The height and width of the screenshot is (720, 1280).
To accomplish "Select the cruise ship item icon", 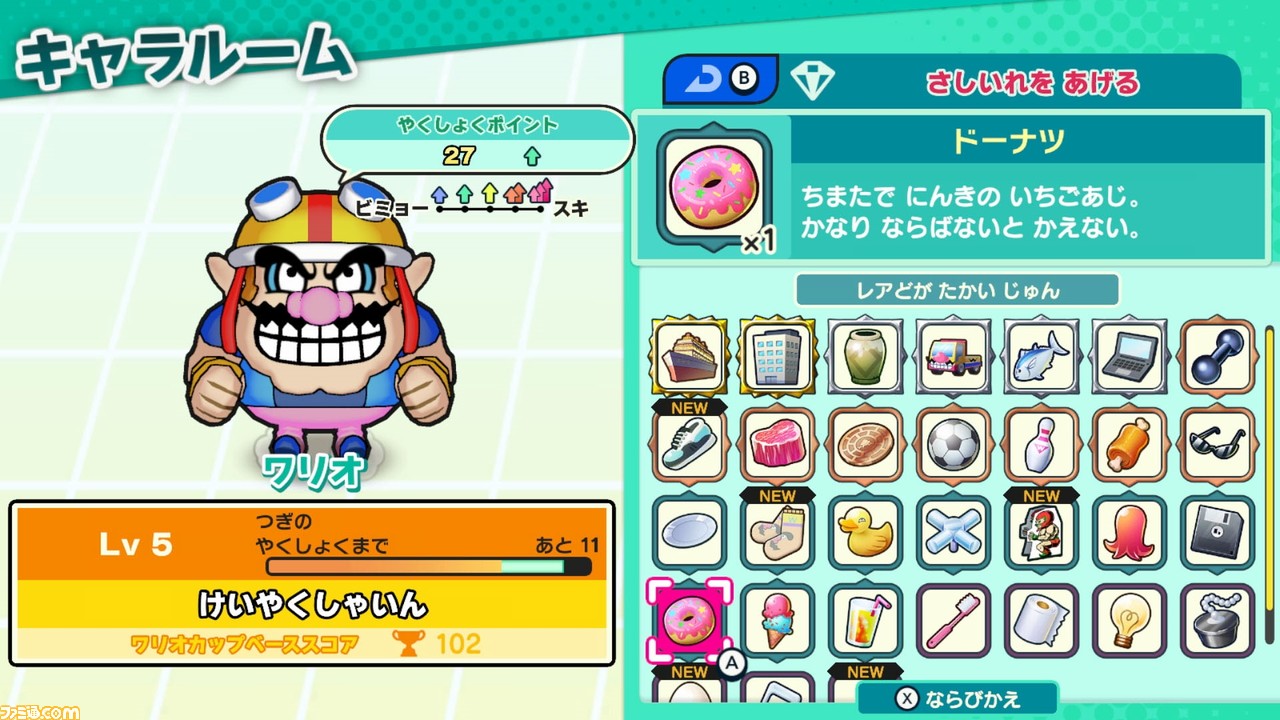I will click(688, 357).
